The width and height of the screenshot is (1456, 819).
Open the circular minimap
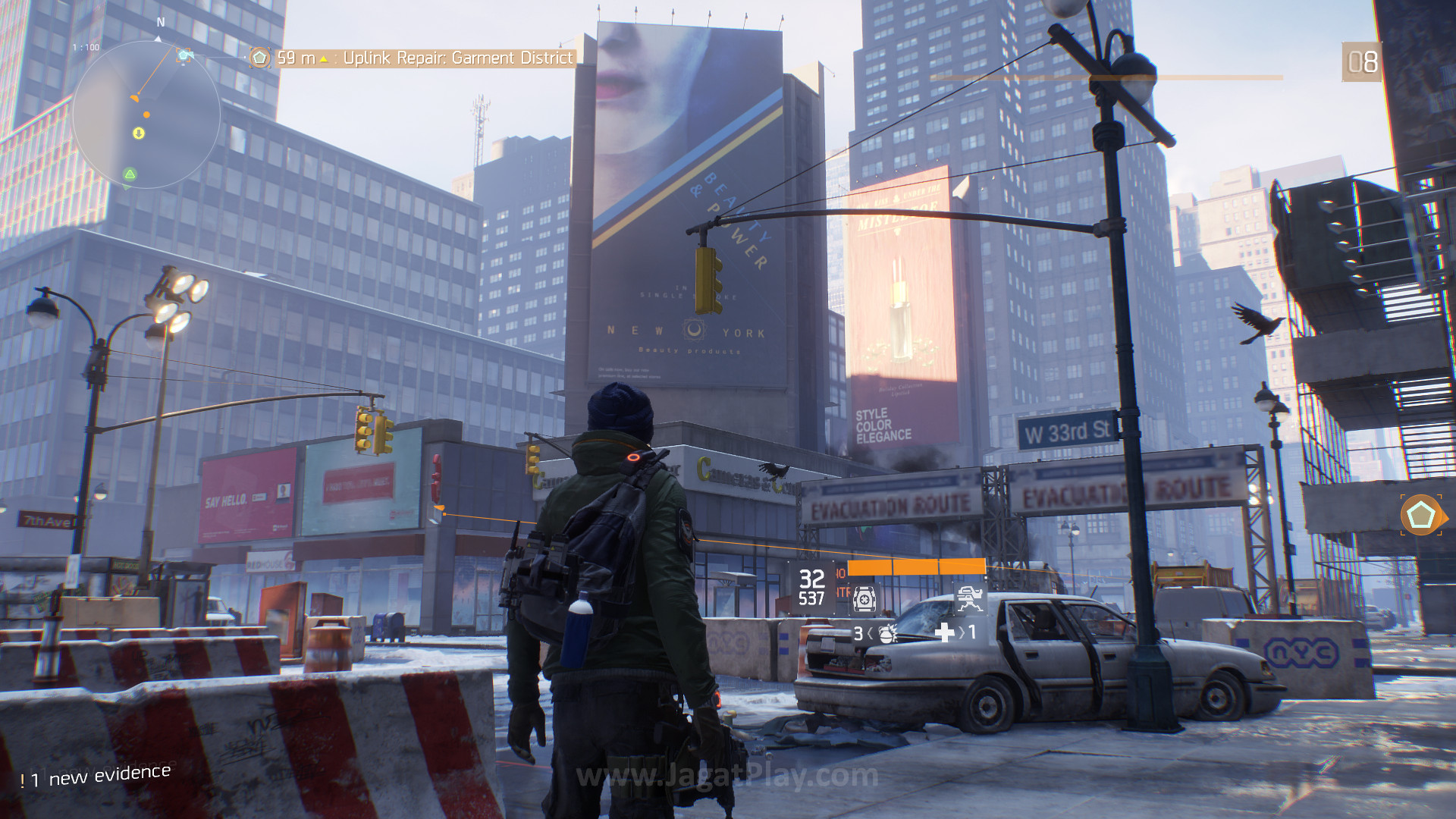[x=146, y=115]
